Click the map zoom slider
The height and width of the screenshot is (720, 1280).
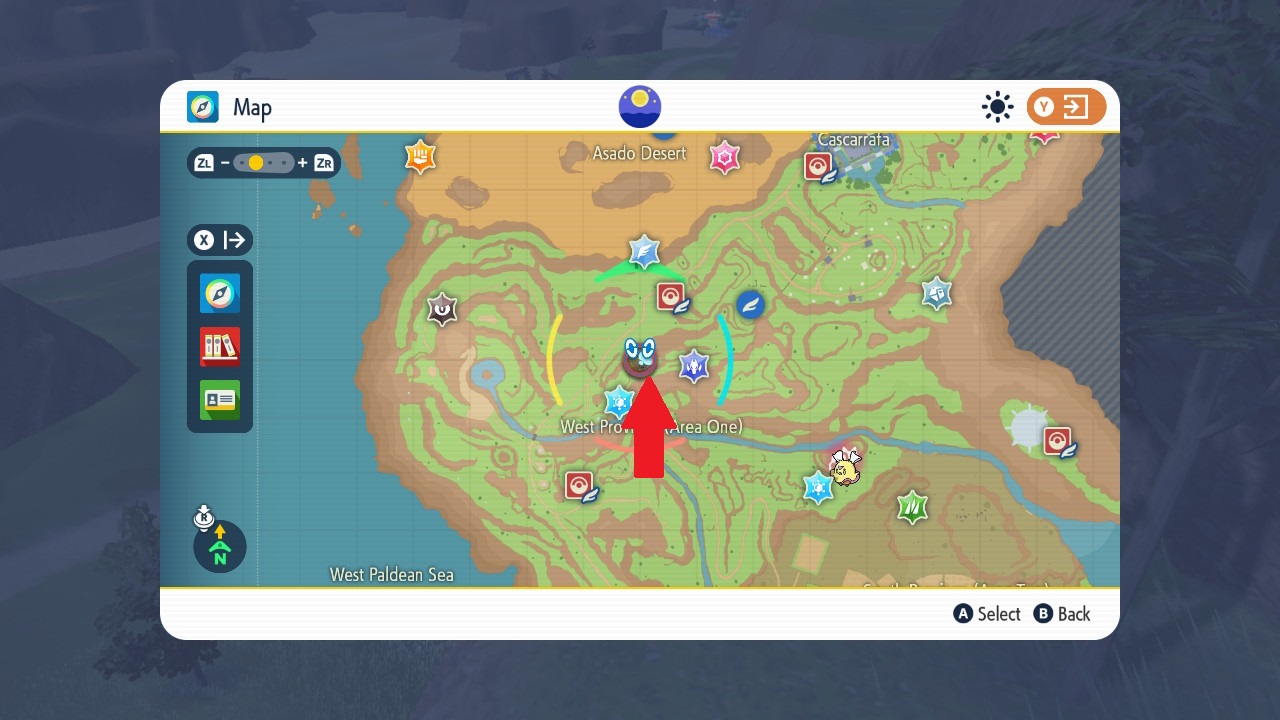point(264,162)
